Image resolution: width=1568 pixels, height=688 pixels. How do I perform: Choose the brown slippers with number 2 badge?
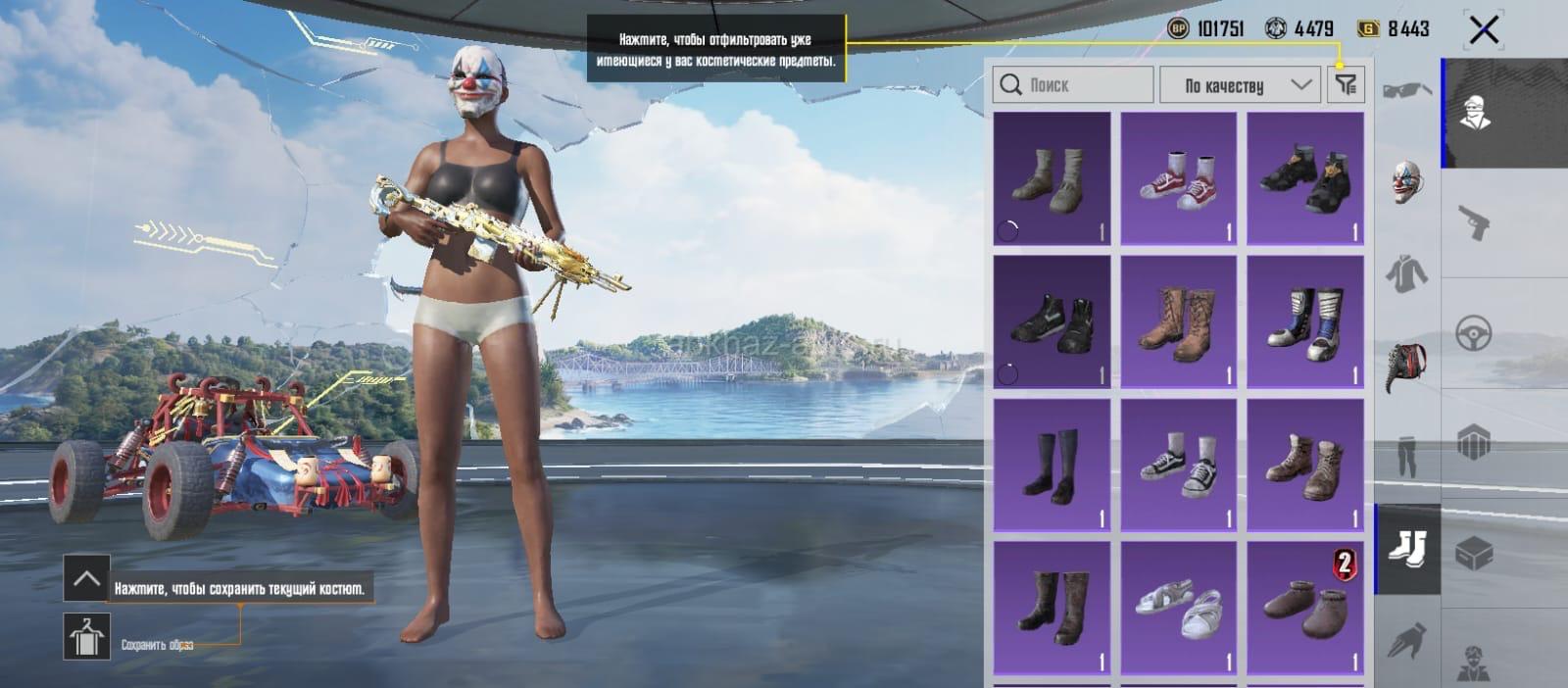pyautogui.click(x=1305, y=609)
